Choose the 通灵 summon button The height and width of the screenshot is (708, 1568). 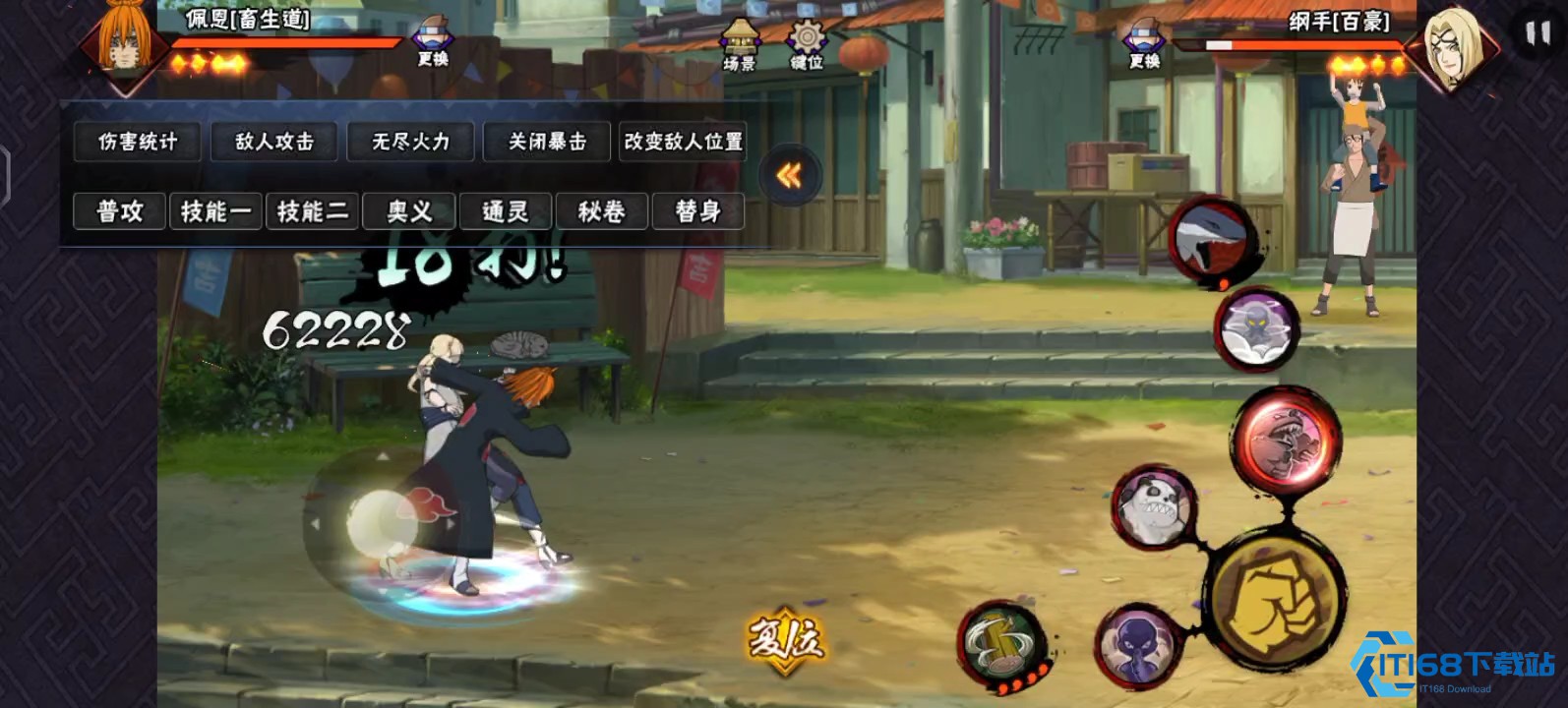coord(505,211)
